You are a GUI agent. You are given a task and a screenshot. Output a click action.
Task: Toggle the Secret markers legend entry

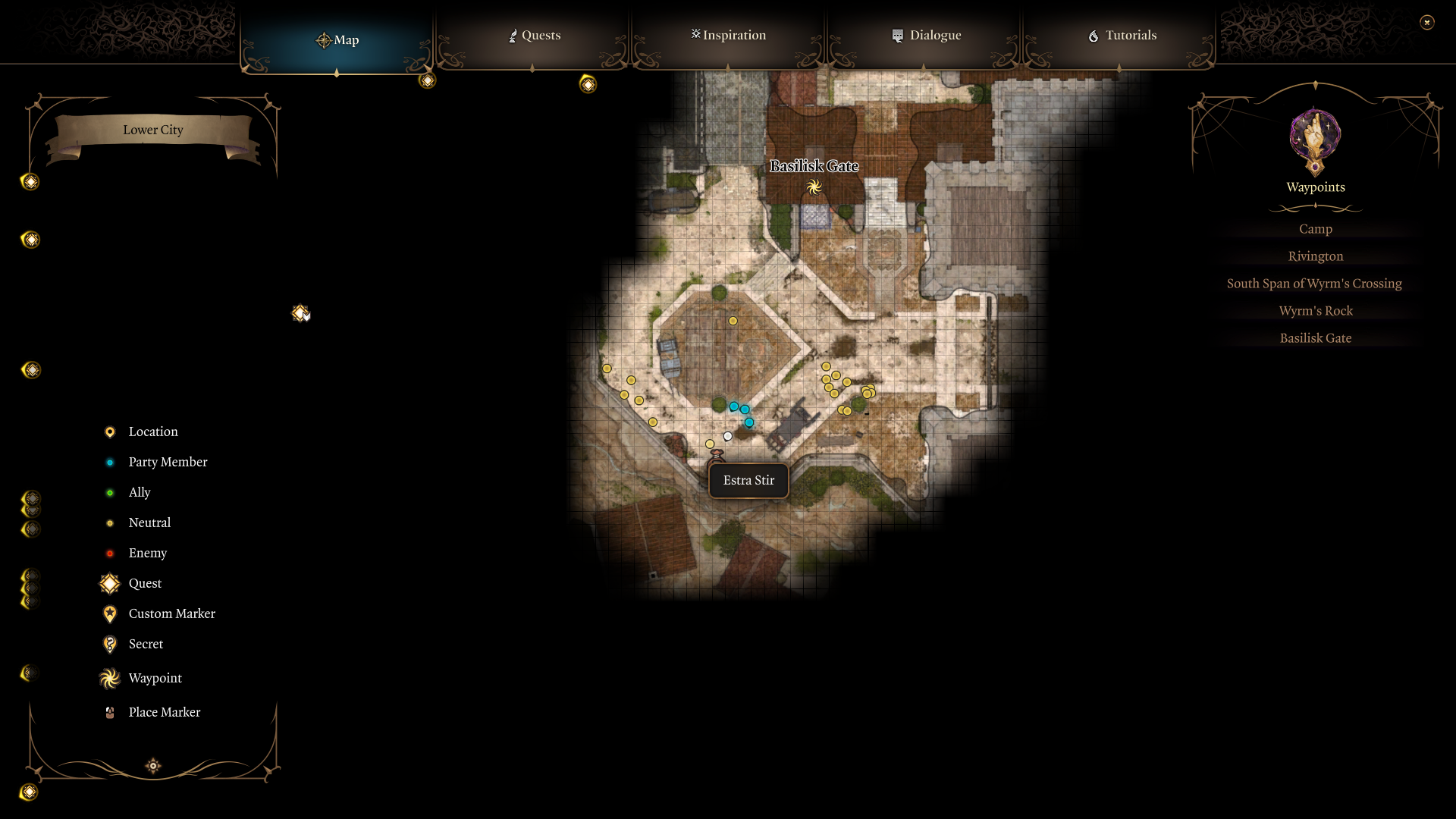[x=110, y=644]
